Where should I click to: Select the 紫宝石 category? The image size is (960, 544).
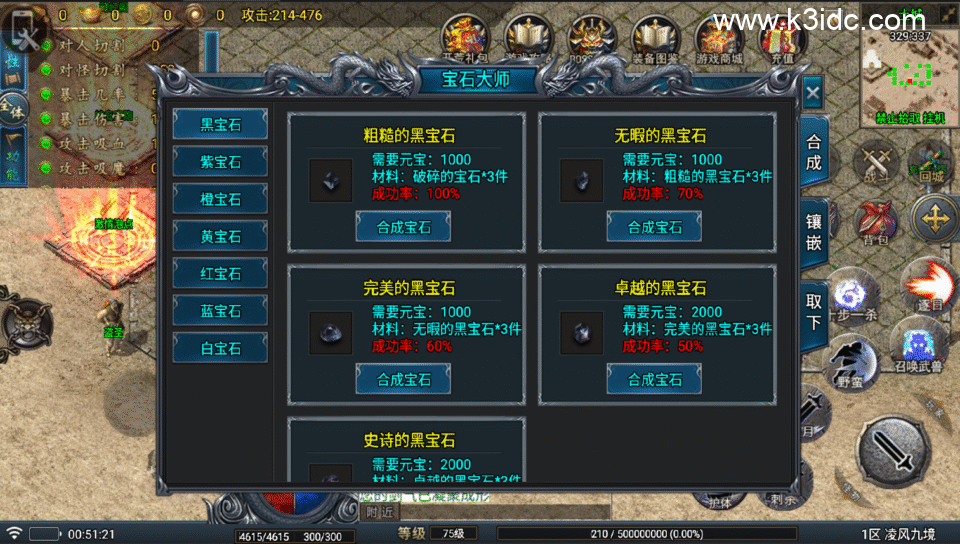(220, 161)
